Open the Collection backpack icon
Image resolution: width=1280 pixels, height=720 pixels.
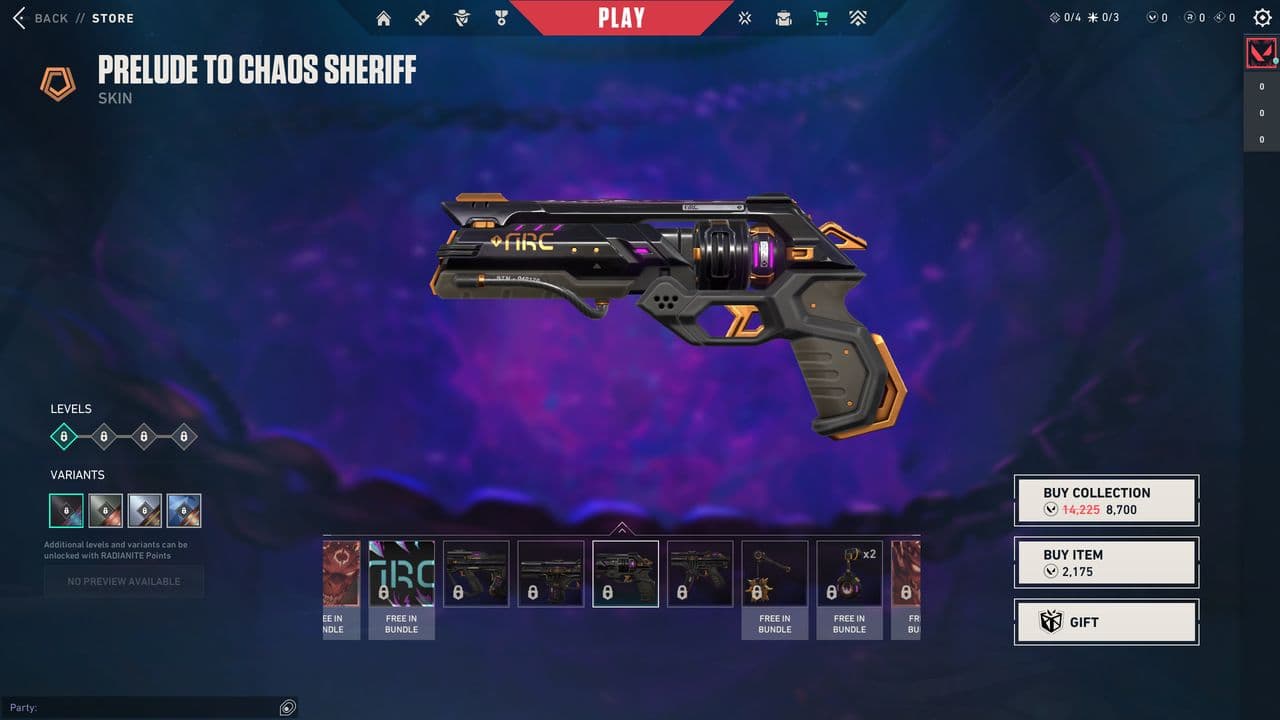783,17
